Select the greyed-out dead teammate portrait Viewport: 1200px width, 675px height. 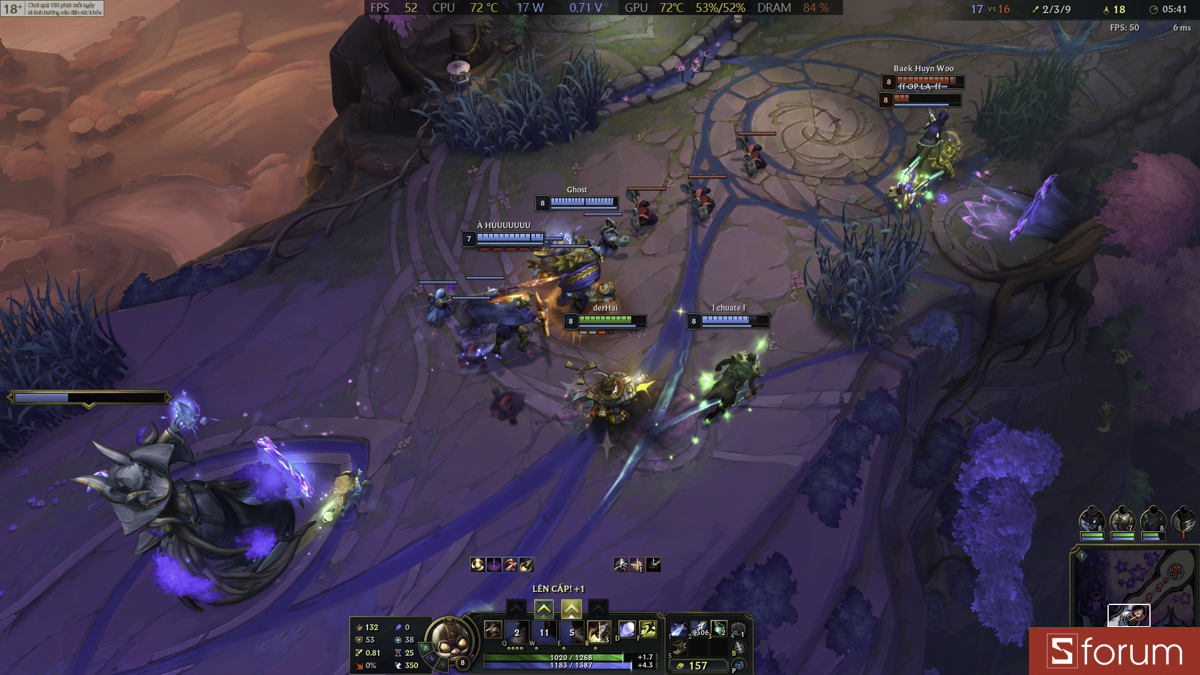(x=1184, y=520)
